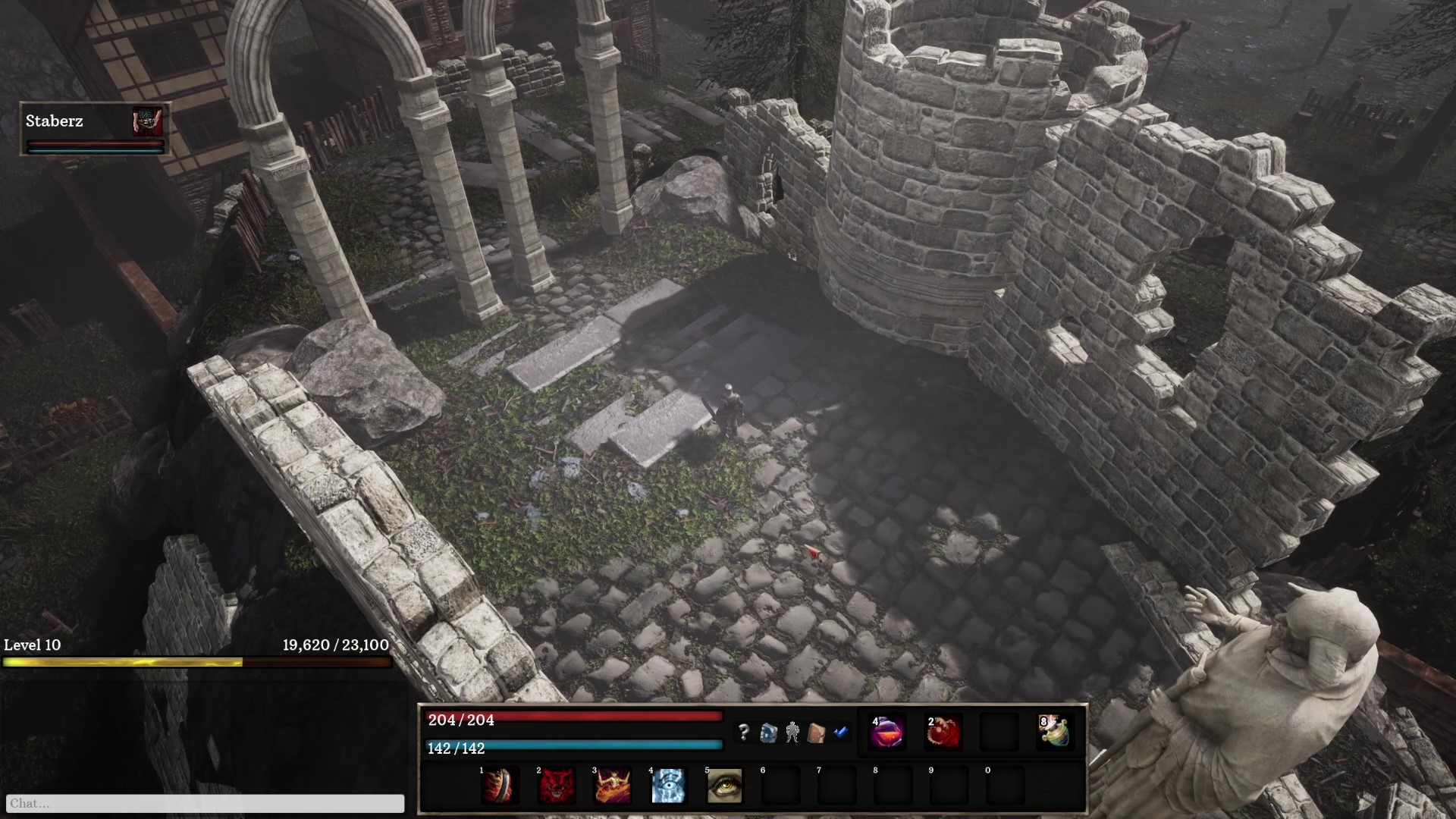1456x819 pixels.
Task: Use the red consumable showing 2 charges
Action: [944, 732]
